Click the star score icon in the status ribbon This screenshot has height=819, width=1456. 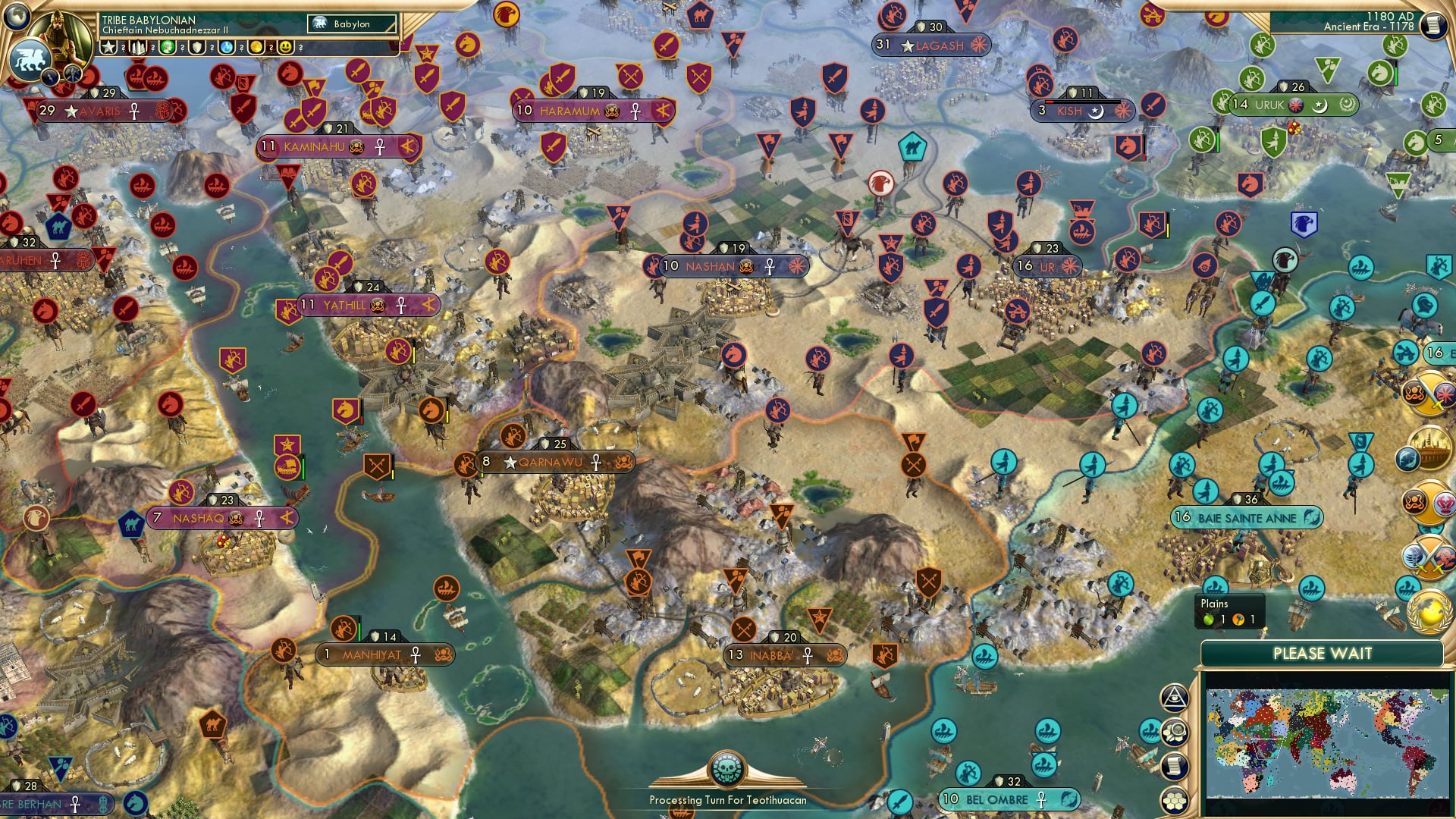tap(108, 47)
